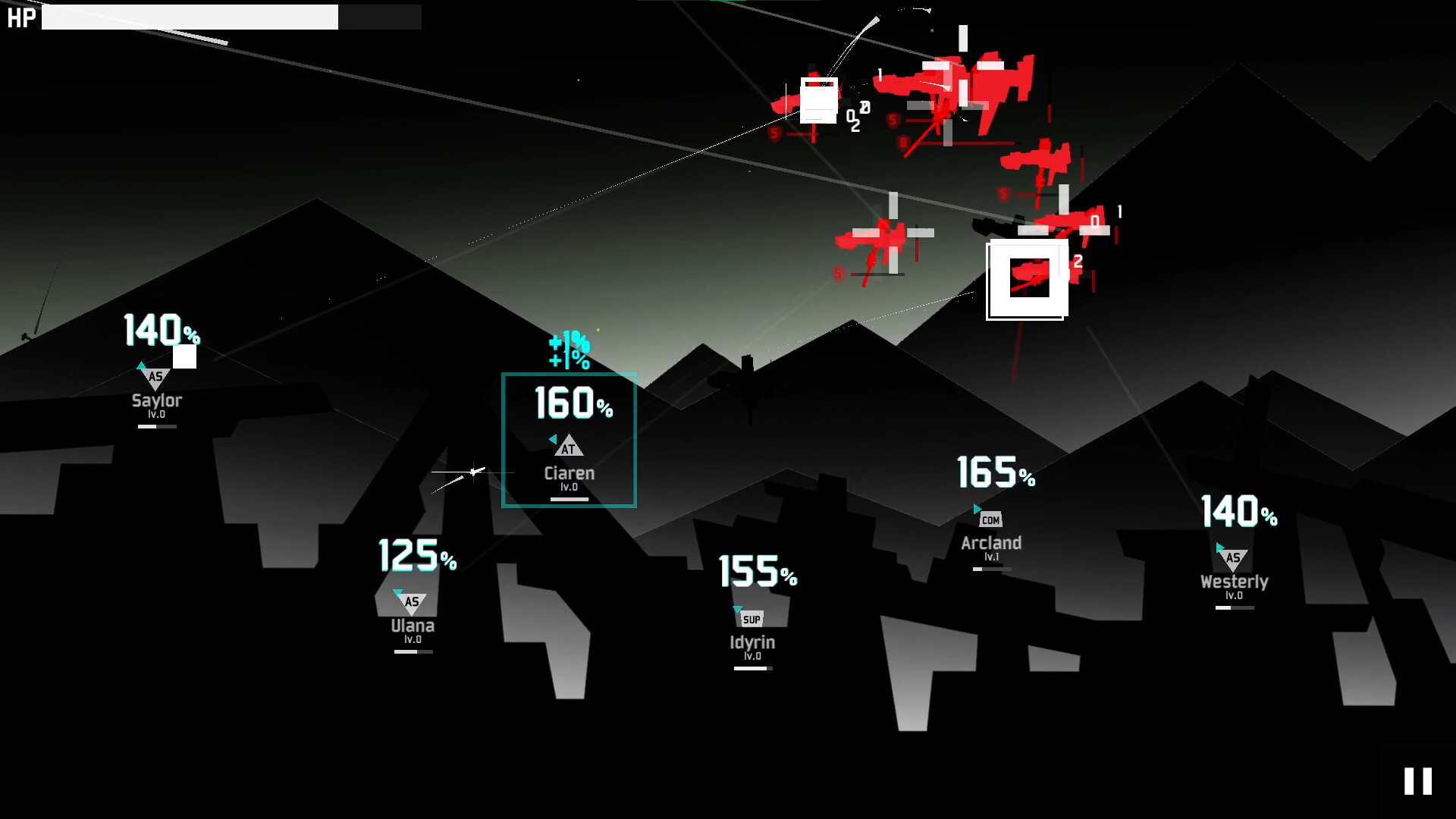Click Ulana's experience bar under lv.0

click(412, 651)
